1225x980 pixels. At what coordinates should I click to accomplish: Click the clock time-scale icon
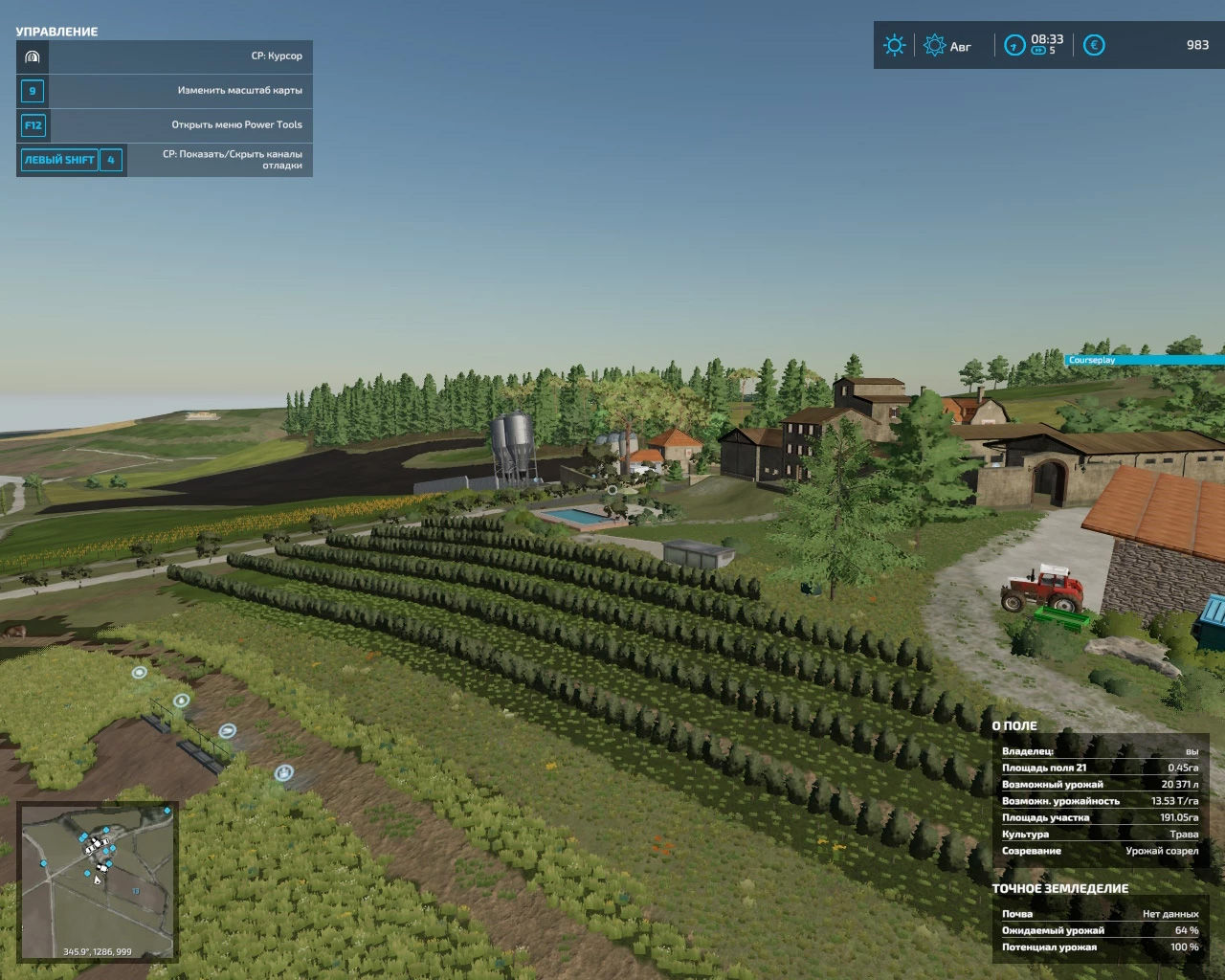point(1014,45)
